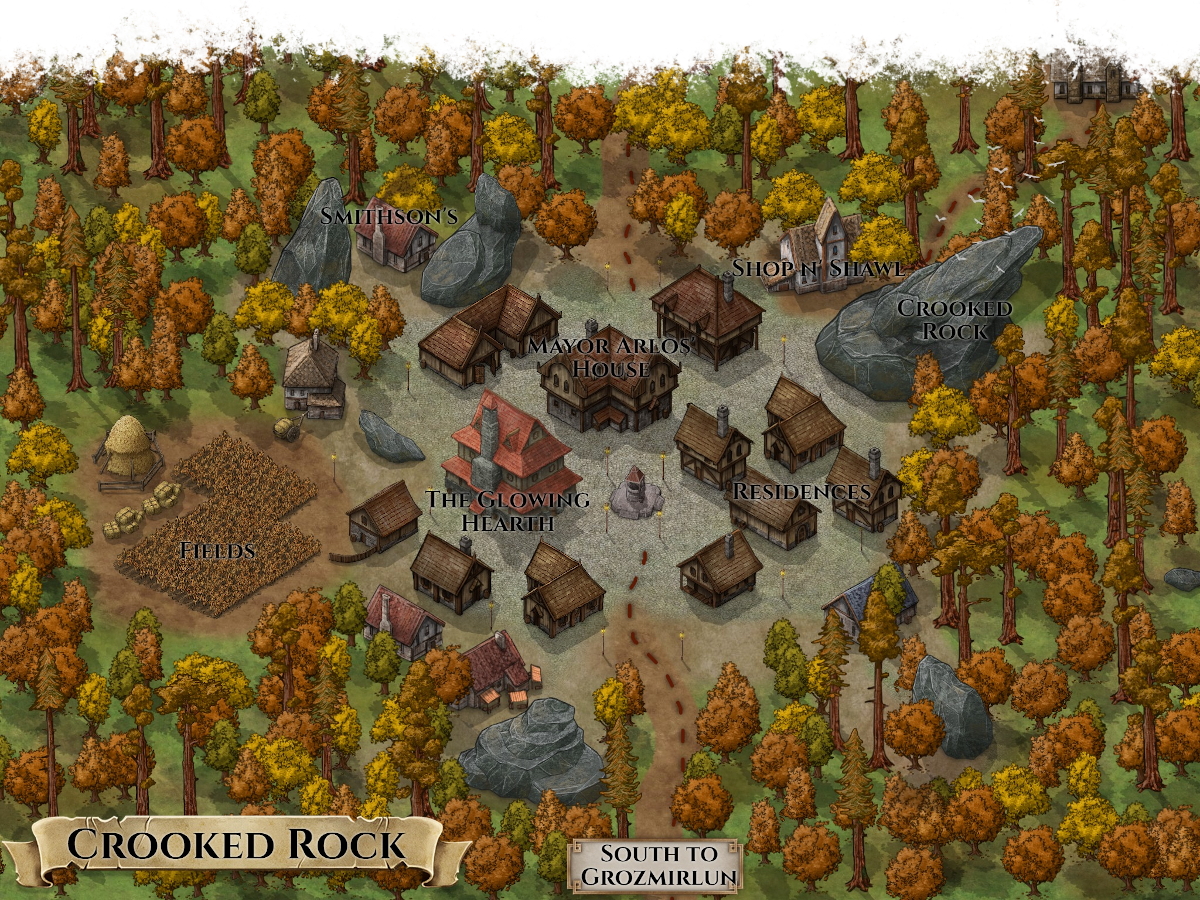Image resolution: width=1200 pixels, height=900 pixels.
Task: Take the South to Grozmirlun exit sign
Action: [x=656, y=866]
